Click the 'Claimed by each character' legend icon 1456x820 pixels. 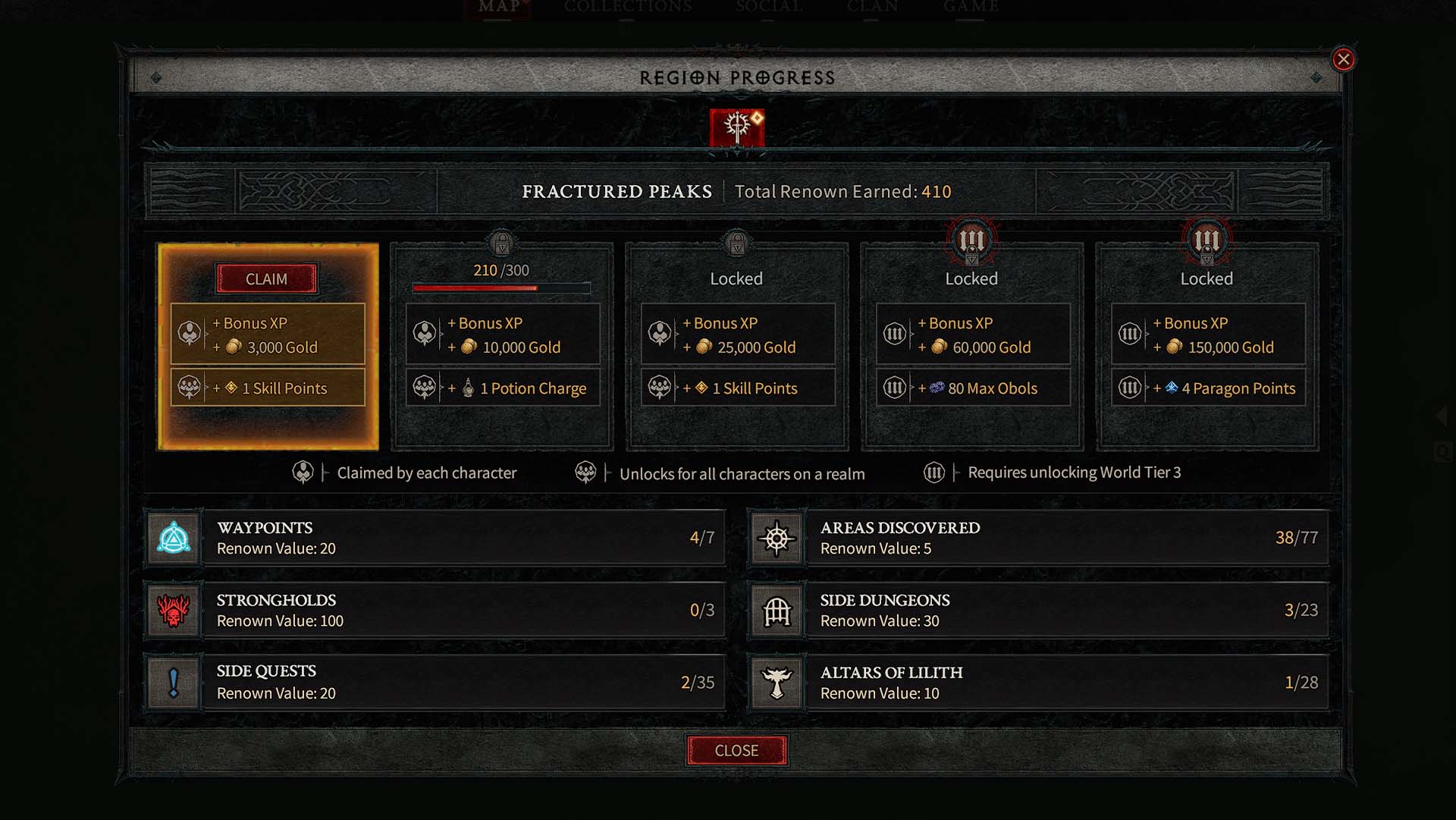[303, 473]
